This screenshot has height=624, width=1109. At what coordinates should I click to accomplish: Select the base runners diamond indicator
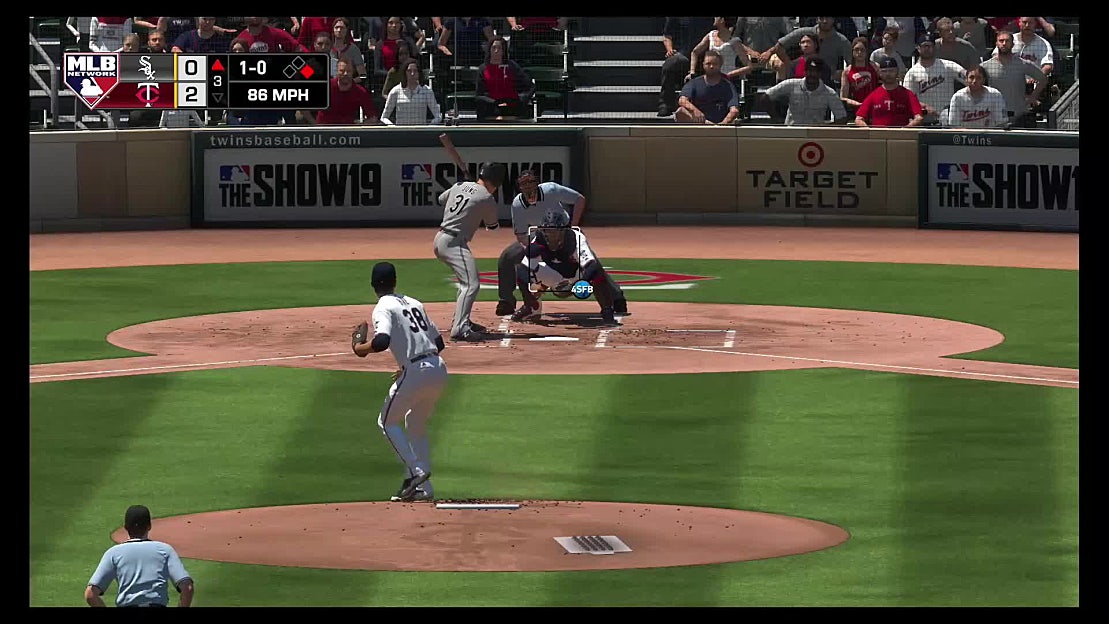click(299, 68)
